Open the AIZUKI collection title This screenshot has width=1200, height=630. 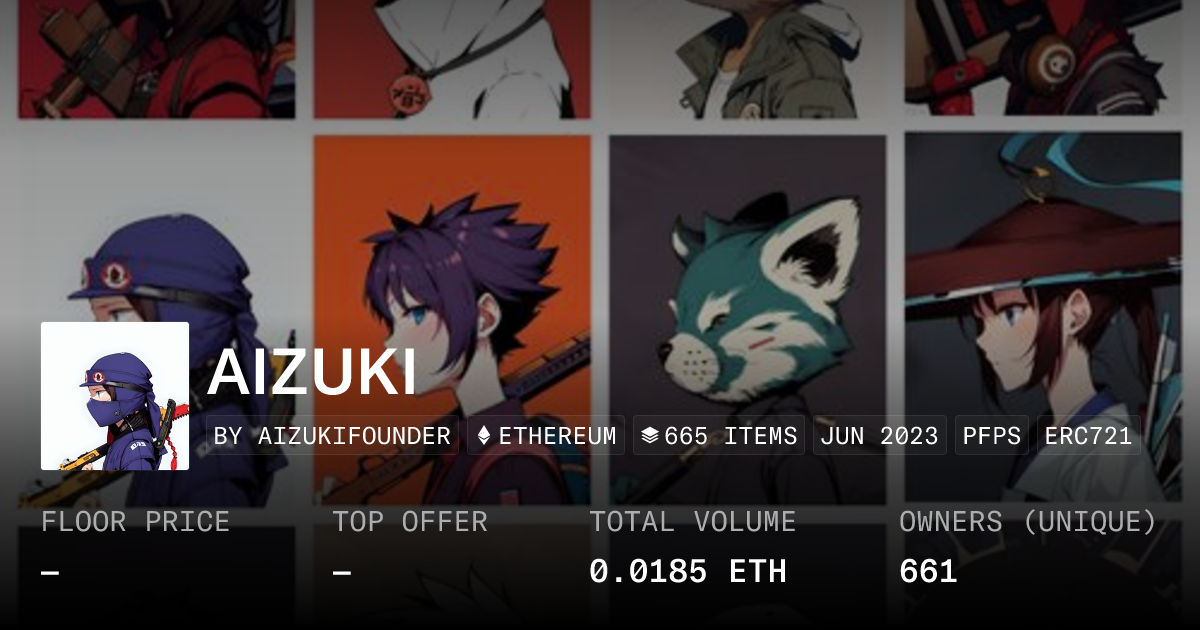click(x=312, y=373)
